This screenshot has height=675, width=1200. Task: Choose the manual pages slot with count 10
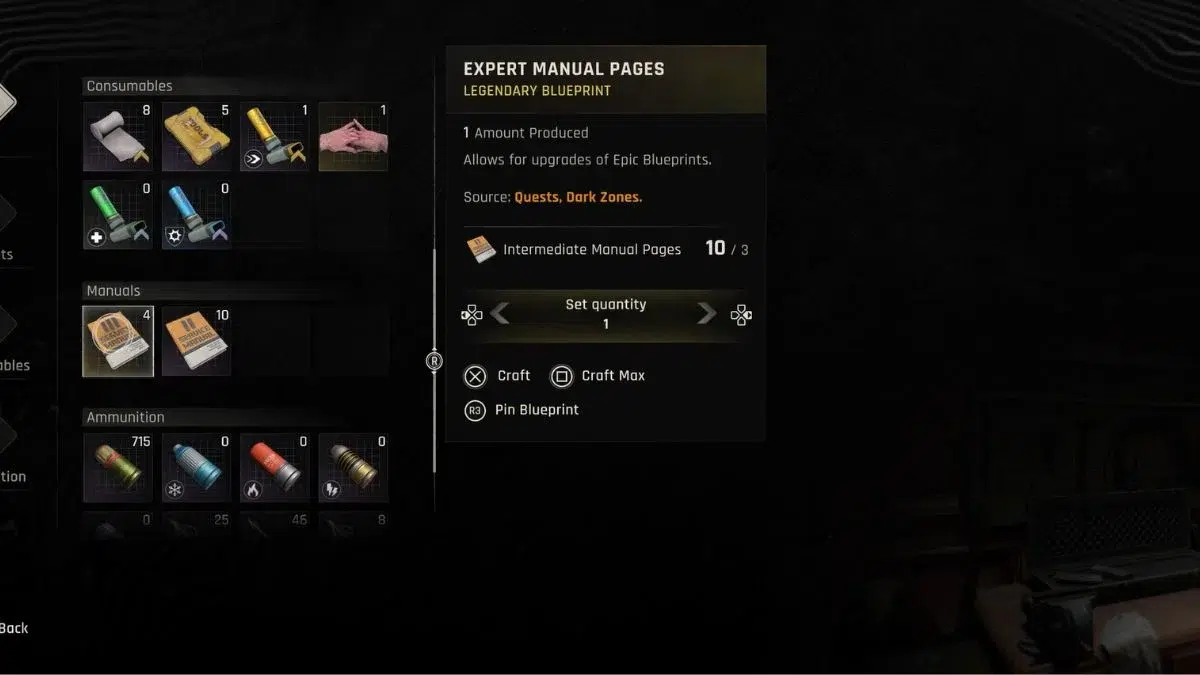[196, 341]
